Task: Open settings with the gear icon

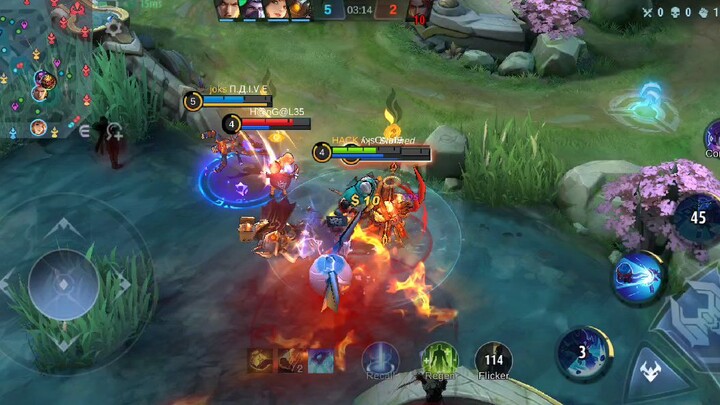Action: [x=710, y=12]
